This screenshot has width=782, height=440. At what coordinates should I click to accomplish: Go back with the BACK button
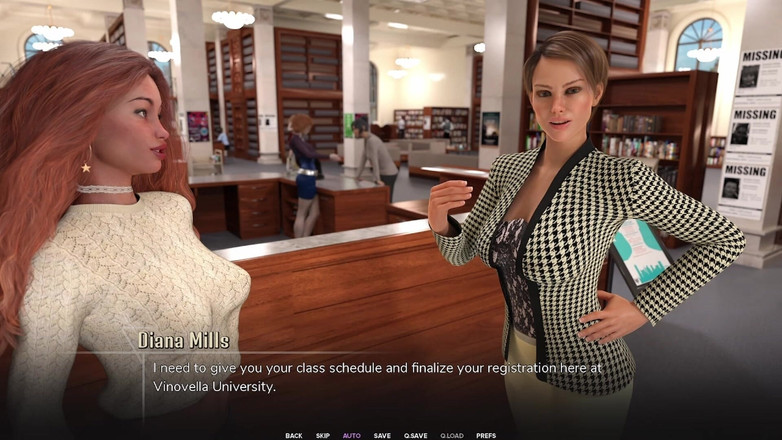tap(293, 435)
